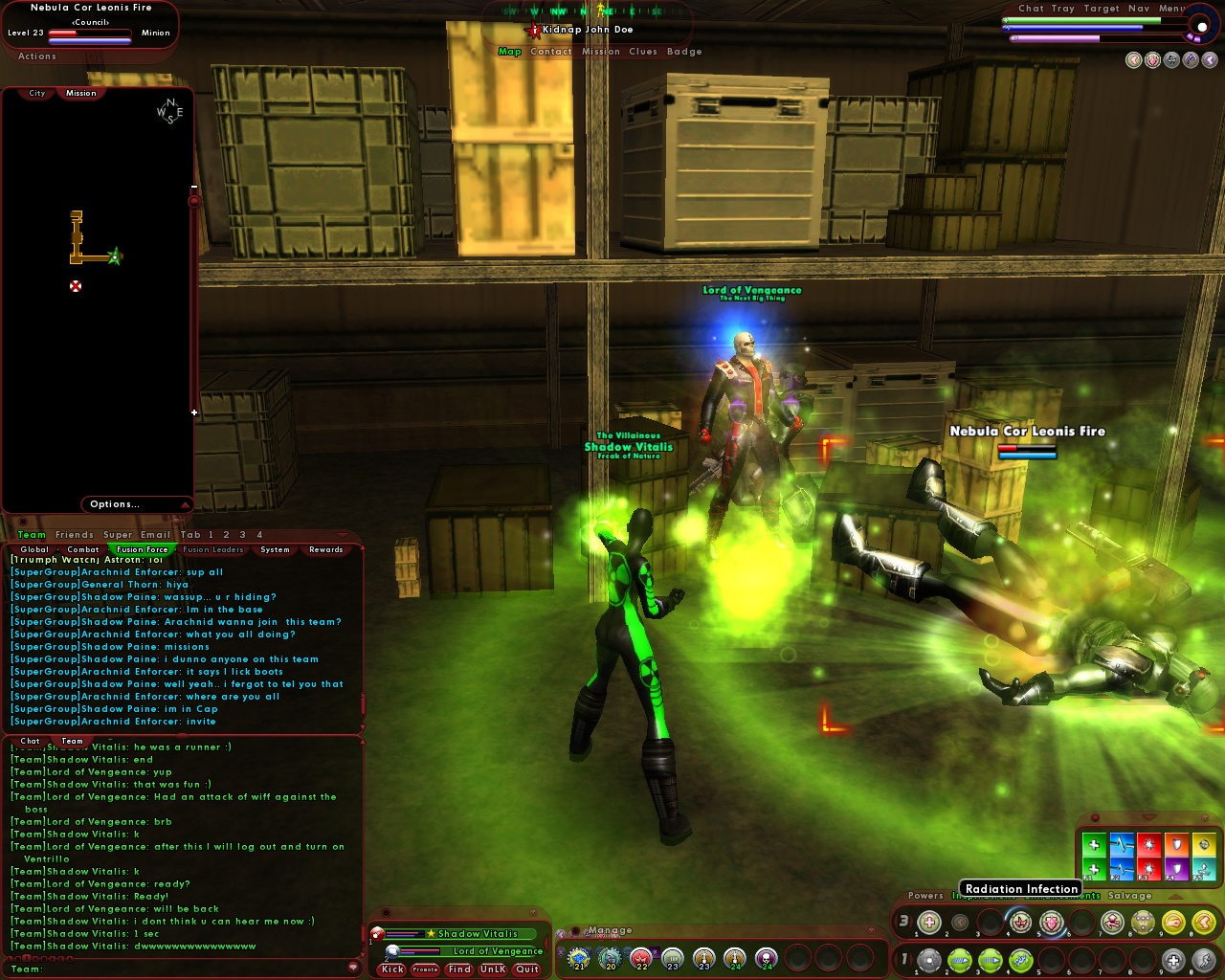Activate the Radiation Infection power

coord(1020,922)
